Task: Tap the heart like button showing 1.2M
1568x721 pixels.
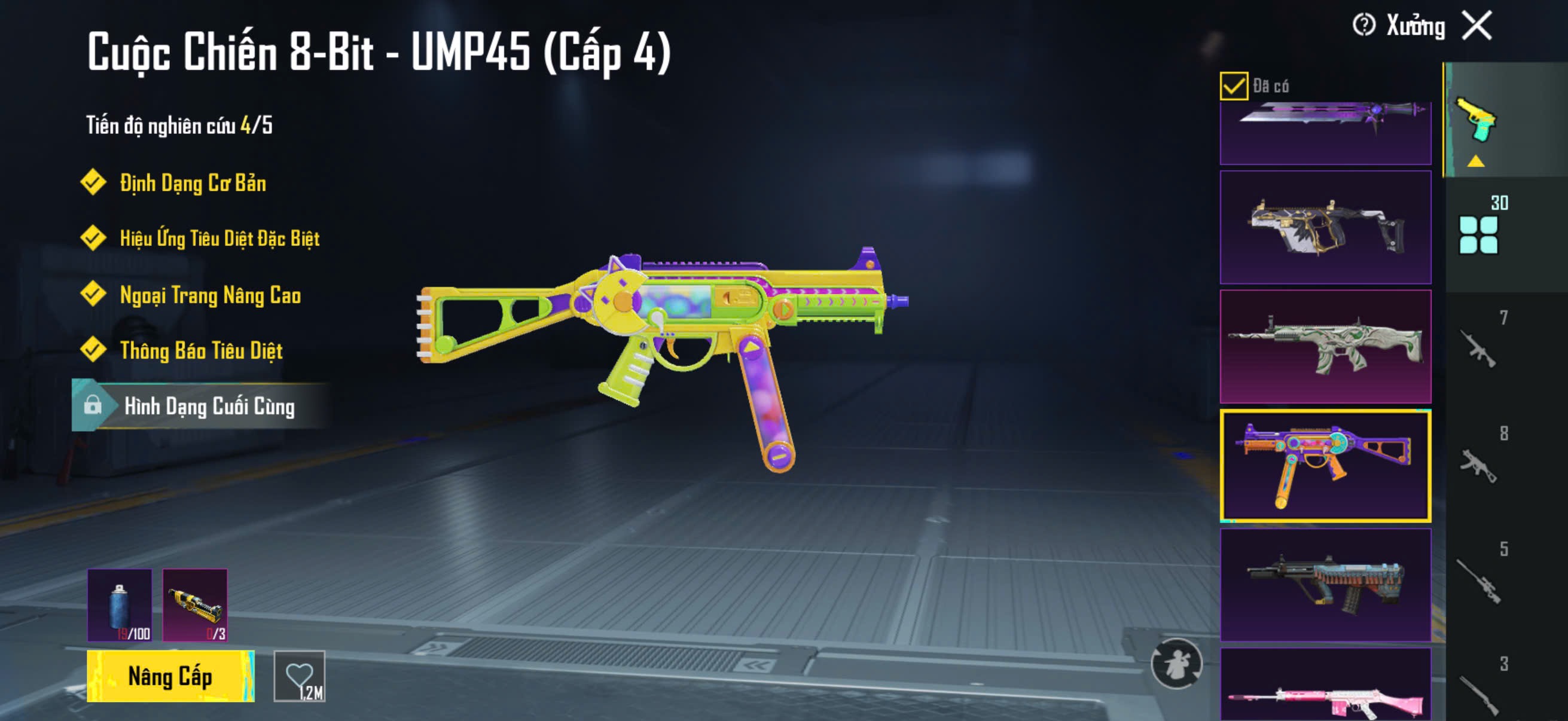Action: (300, 676)
